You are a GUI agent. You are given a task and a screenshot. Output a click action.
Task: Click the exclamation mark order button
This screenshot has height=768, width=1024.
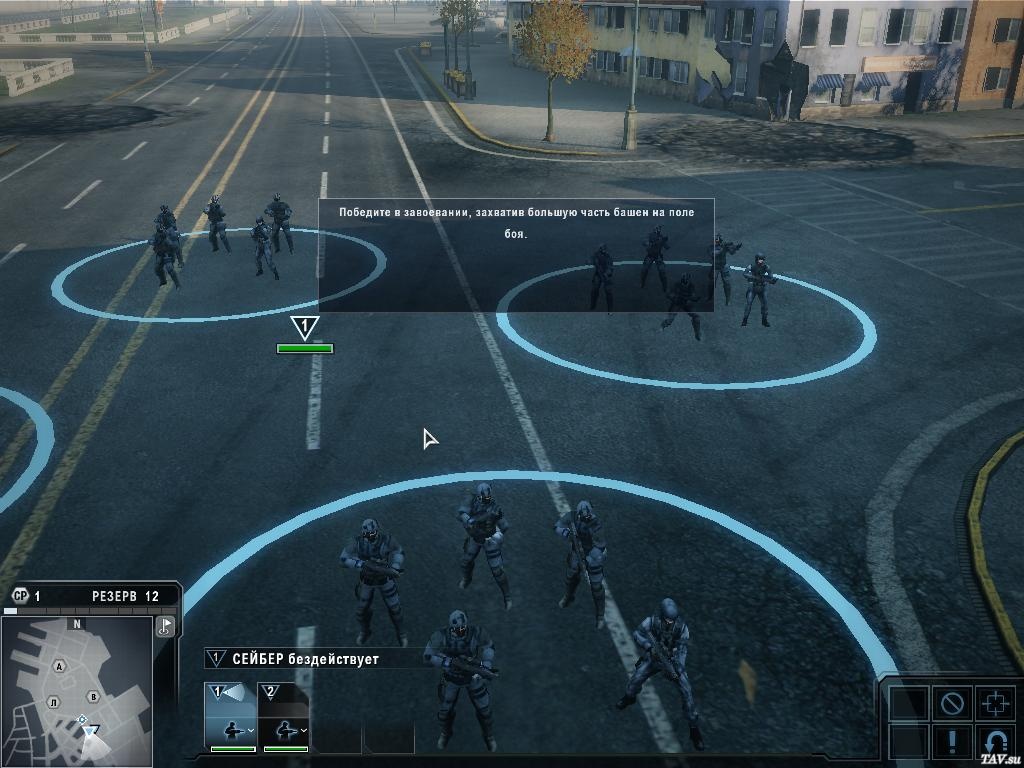click(951, 742)
